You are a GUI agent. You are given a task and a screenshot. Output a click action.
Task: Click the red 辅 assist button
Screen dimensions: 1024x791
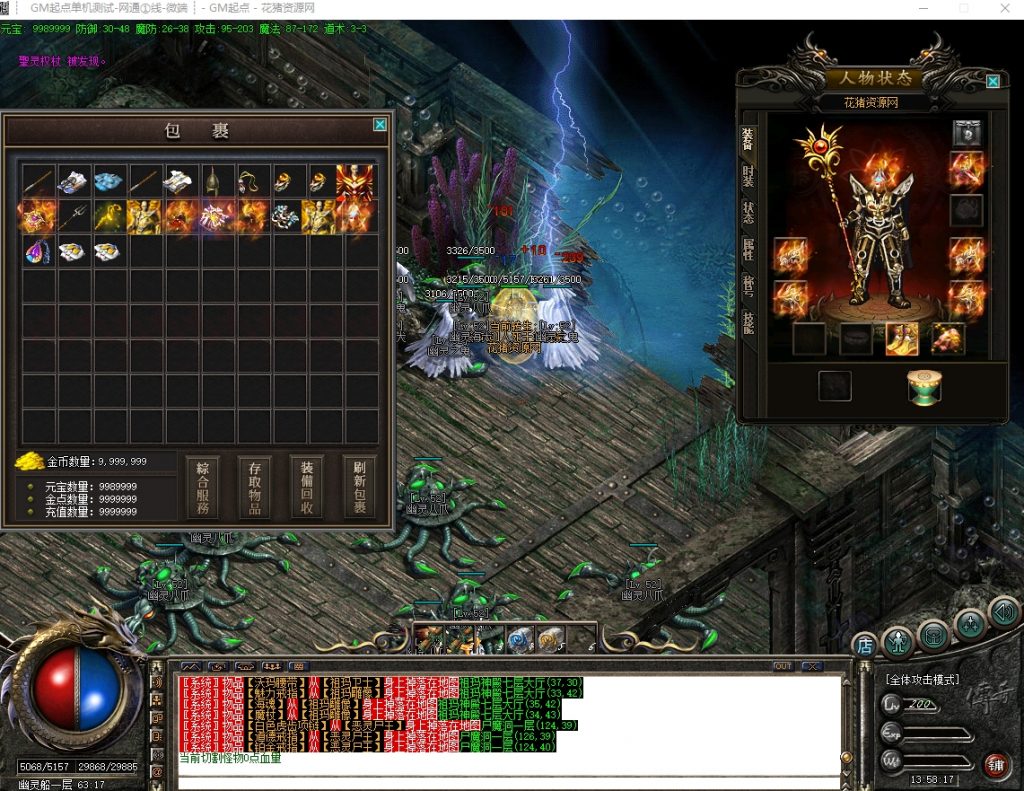(x=996, y=766)
